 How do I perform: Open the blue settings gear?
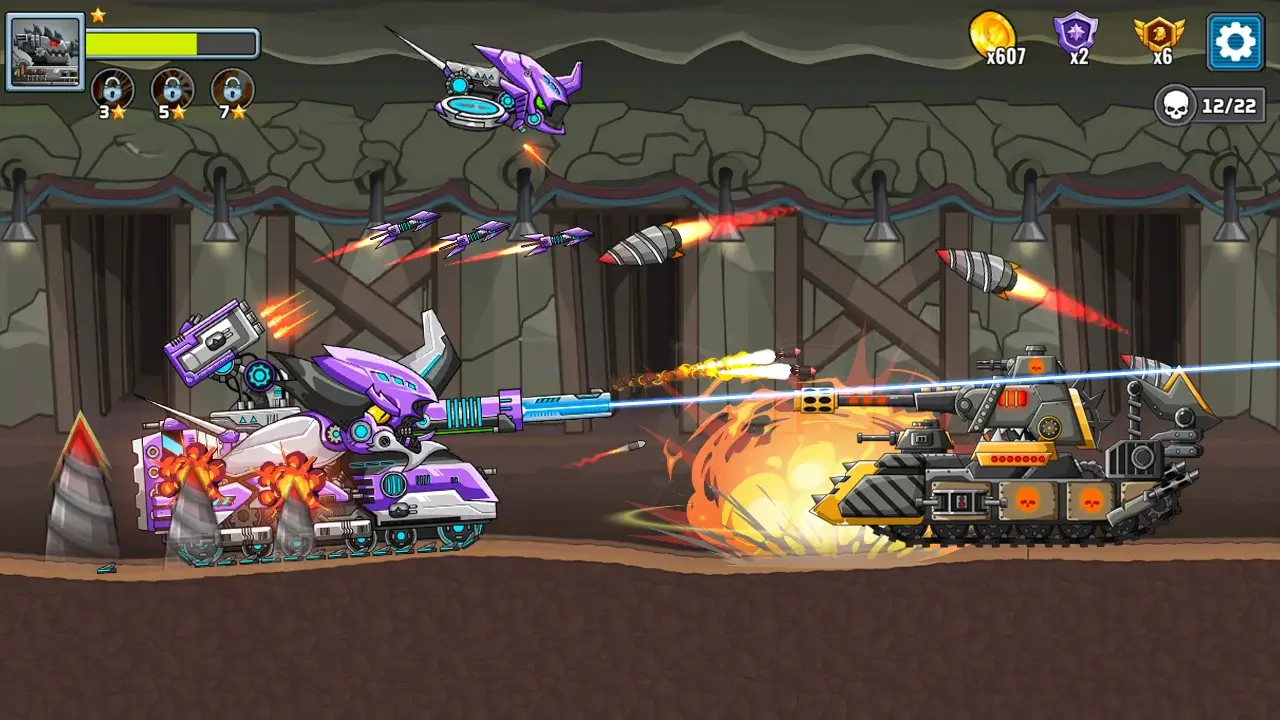[1236, 43]
